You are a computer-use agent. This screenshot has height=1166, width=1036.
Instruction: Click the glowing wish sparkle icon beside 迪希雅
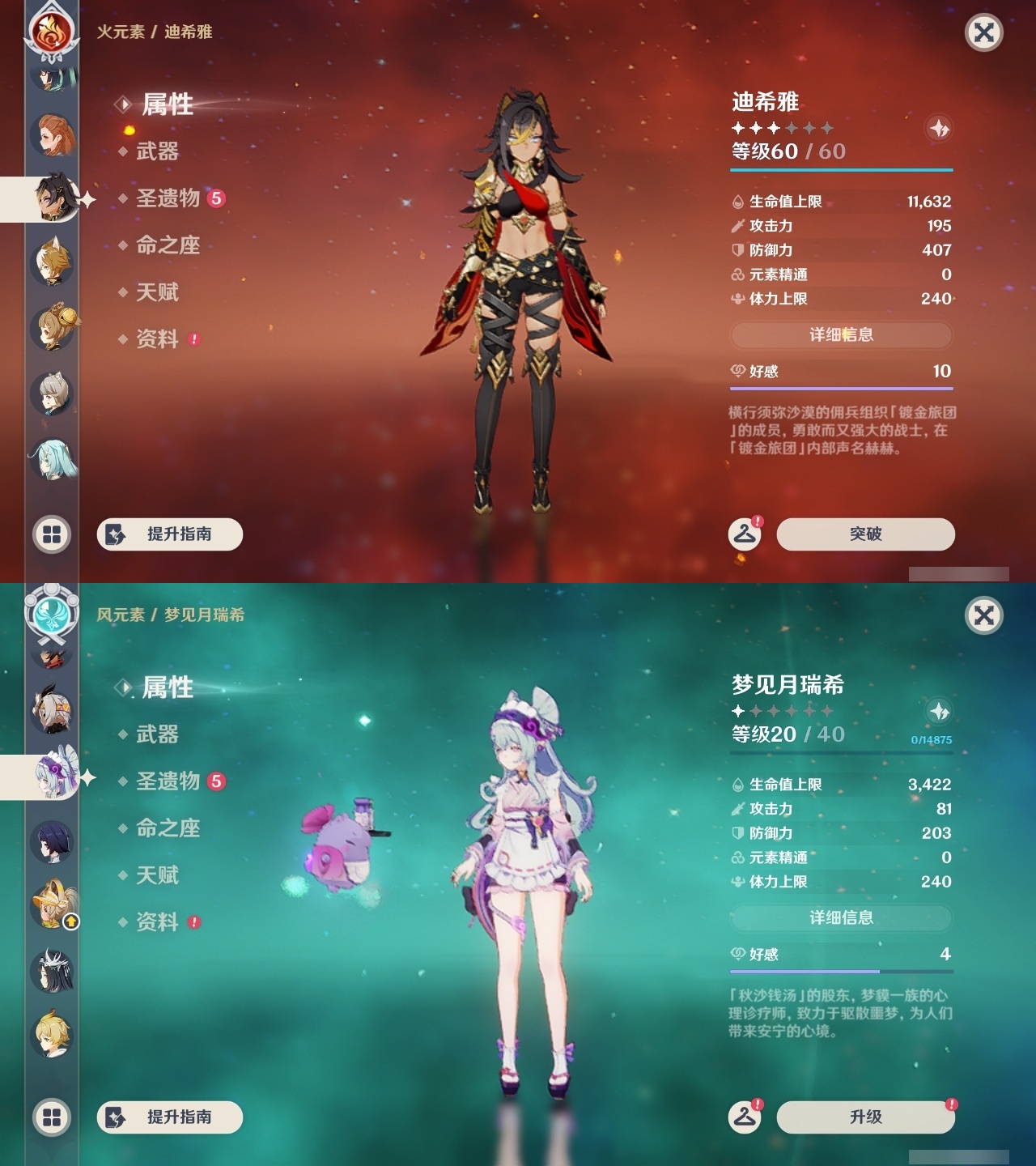click(x=939, y=127)
